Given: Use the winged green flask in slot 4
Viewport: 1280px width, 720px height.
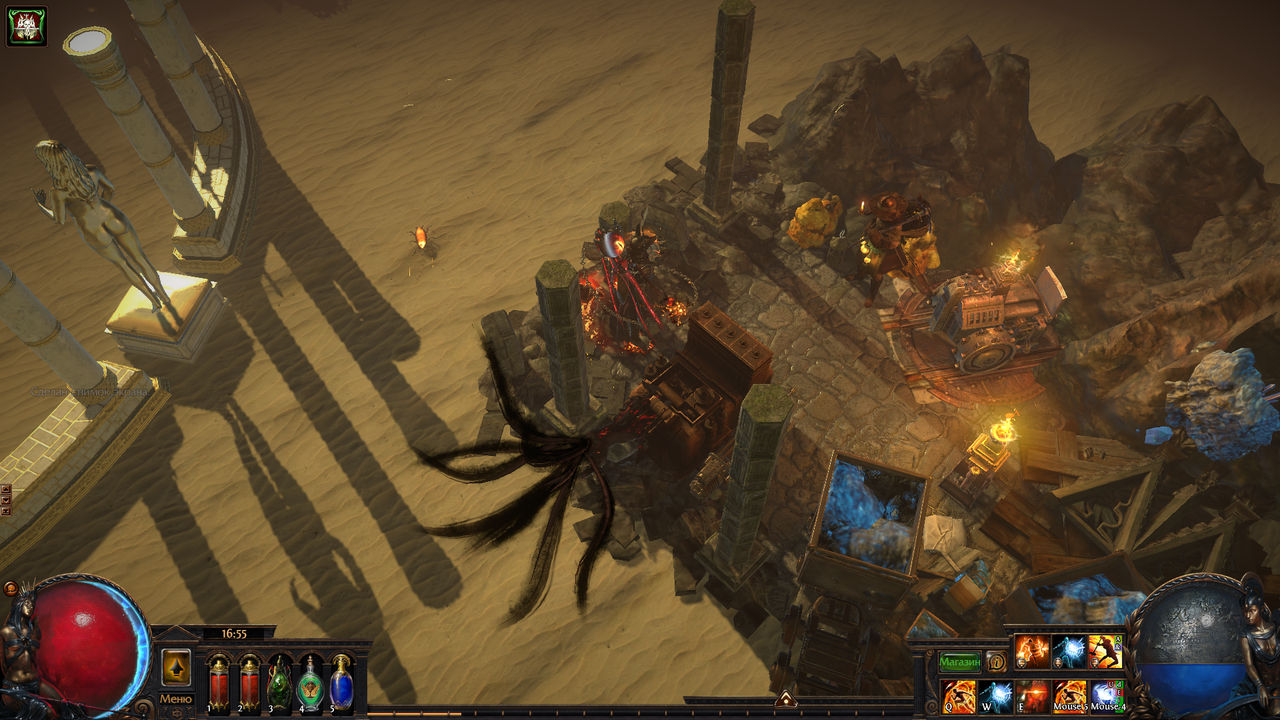Looking at the screenshot, I should pos(311,686).
